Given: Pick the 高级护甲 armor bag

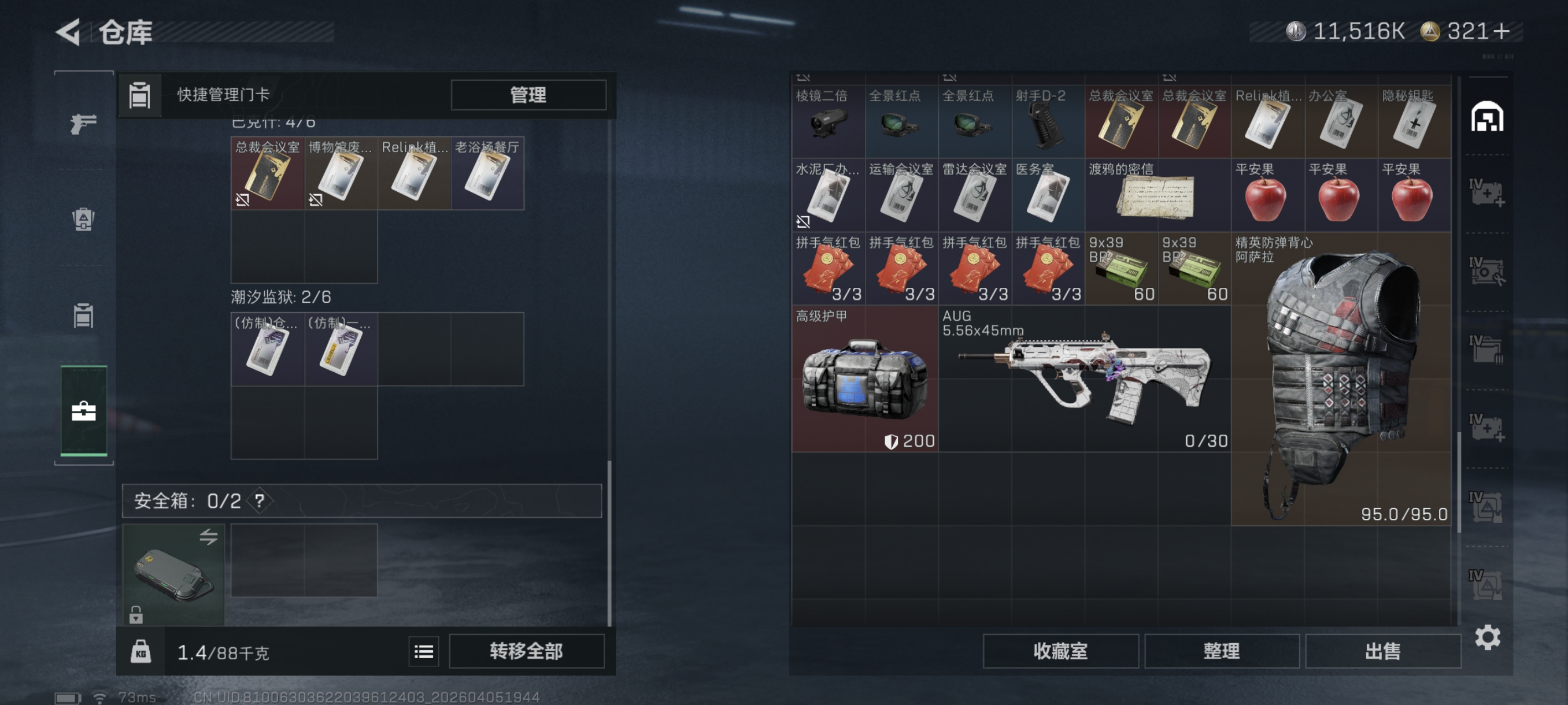Looking at the screenshot, I should 864,379.
